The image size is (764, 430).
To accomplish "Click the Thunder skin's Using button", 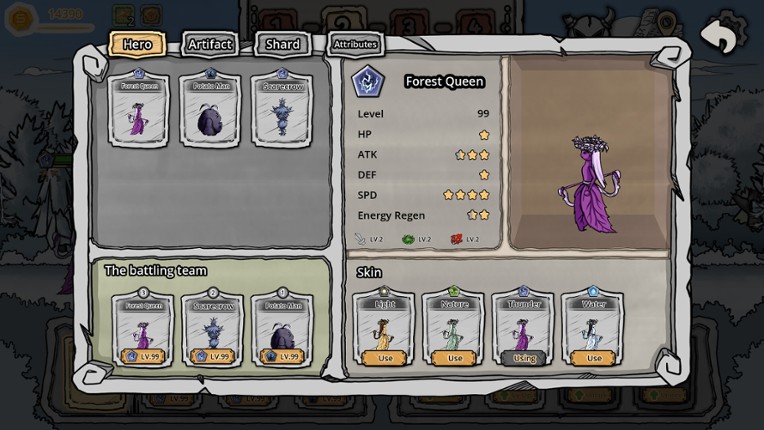I will click(x=524, y=357).
